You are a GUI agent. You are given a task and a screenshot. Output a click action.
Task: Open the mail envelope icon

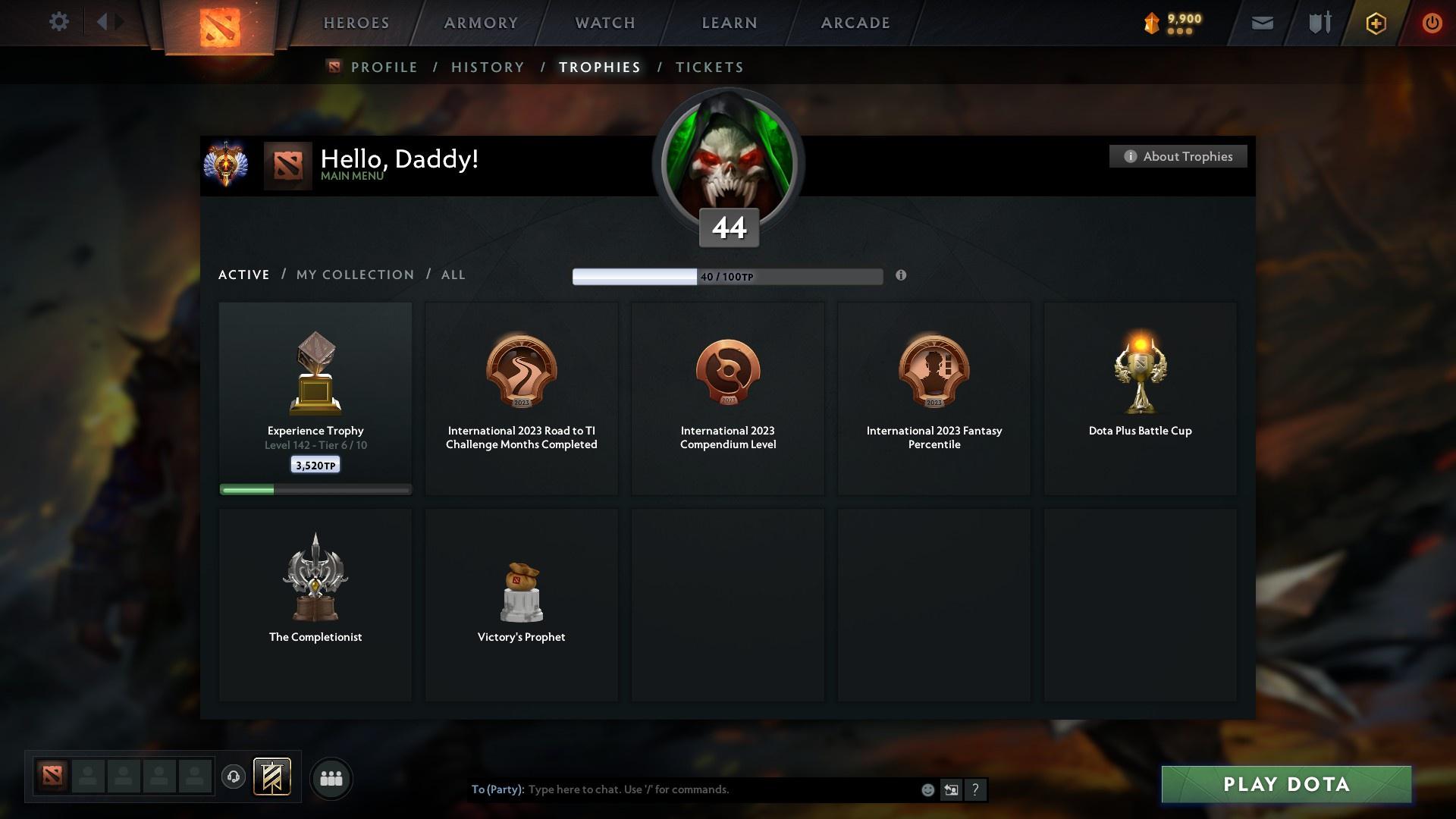1262,23
